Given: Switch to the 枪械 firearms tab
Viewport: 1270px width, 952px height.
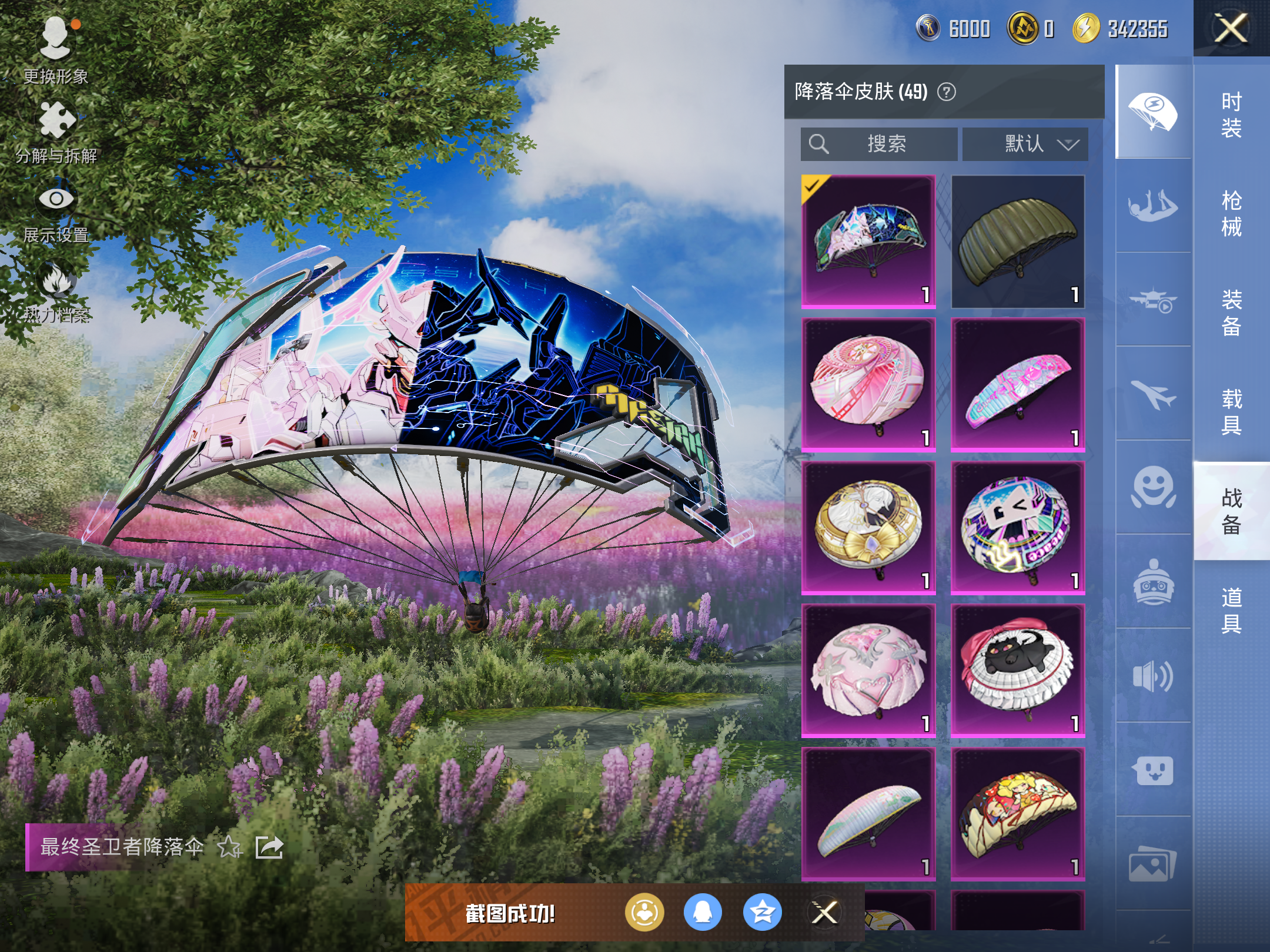Looking at the screenshot, I should [1231, 213].
